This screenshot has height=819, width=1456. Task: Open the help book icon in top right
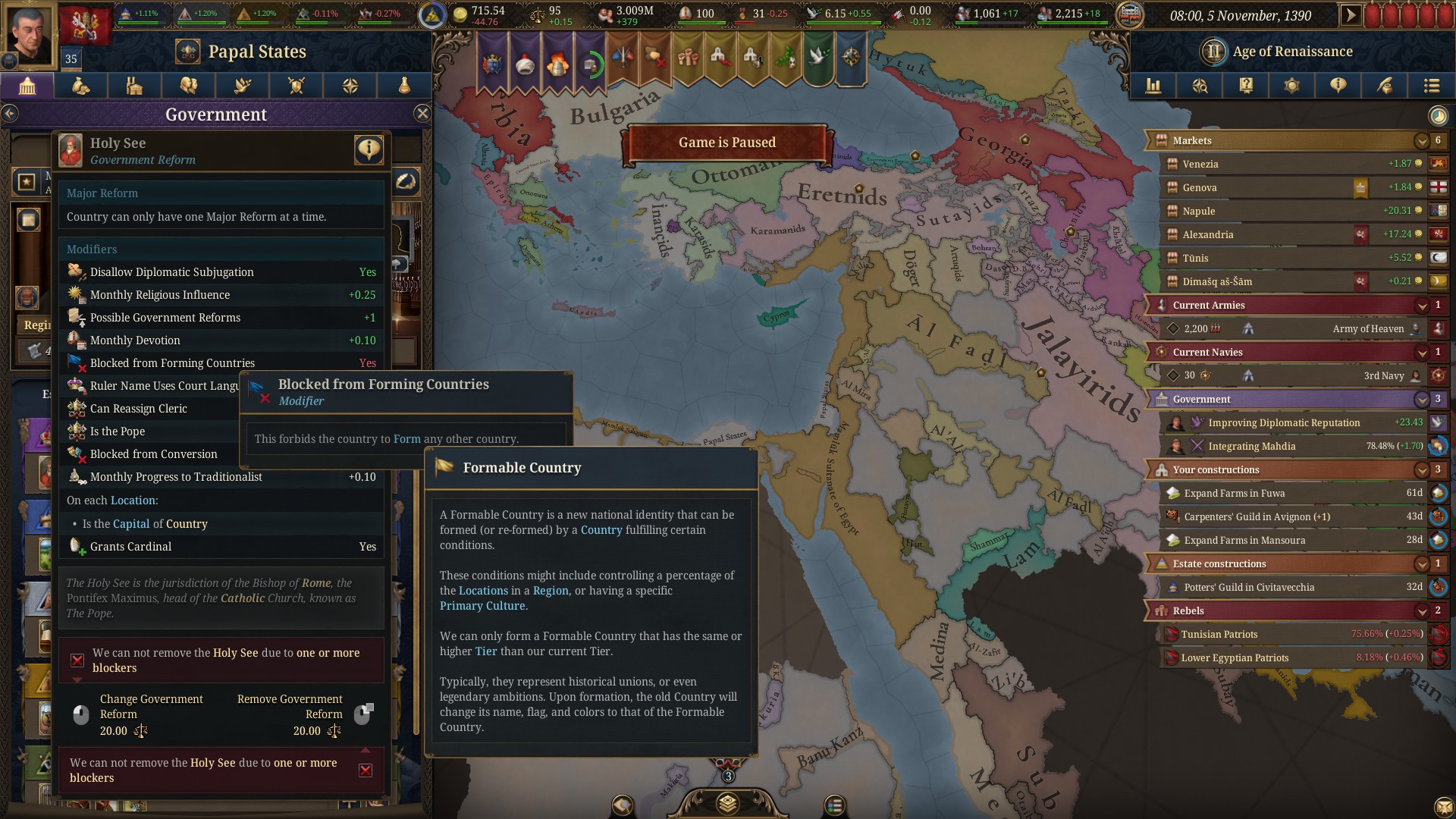pos(1246,86)
